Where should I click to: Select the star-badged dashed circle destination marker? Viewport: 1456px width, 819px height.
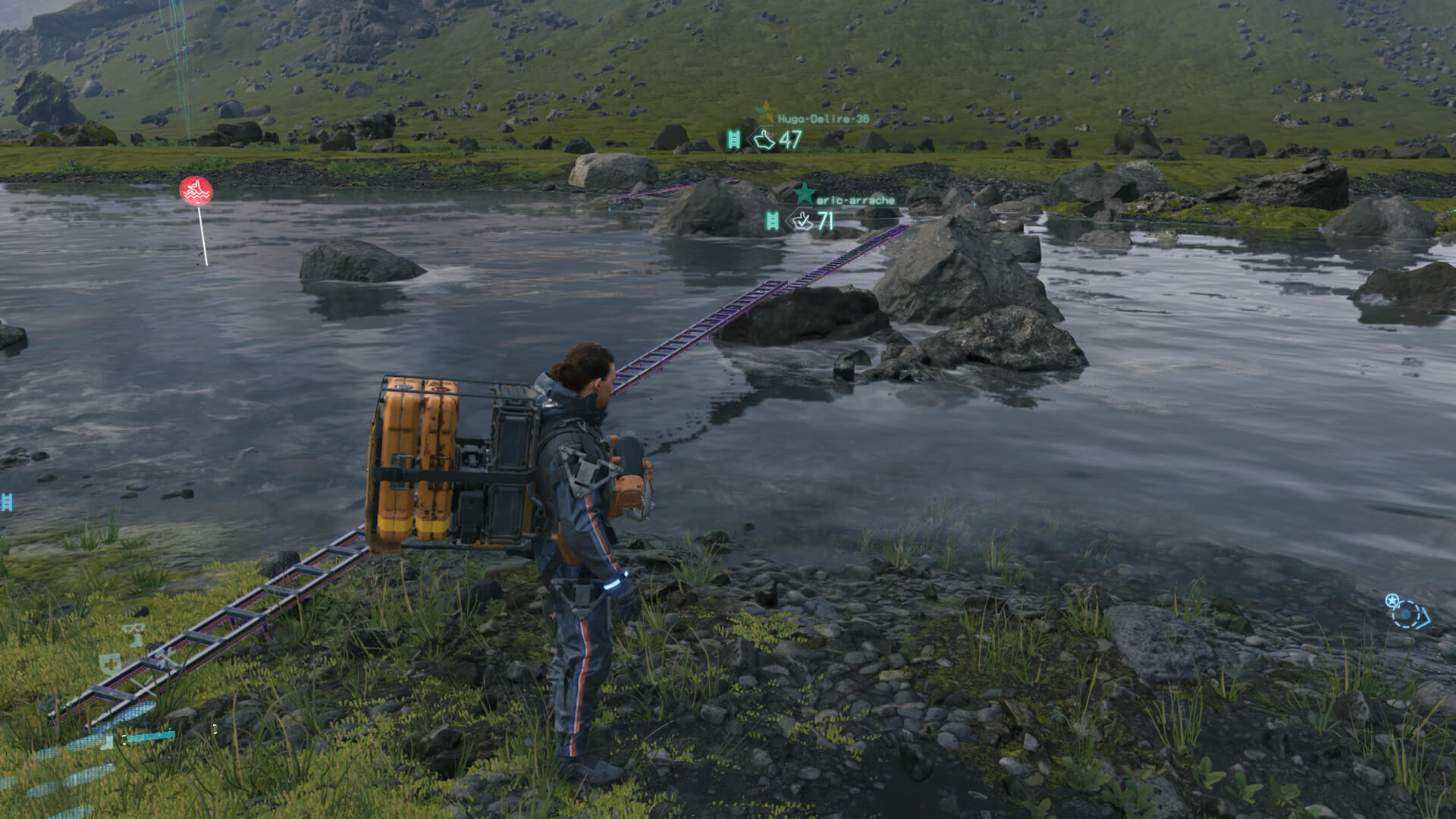pos(1407,611)
